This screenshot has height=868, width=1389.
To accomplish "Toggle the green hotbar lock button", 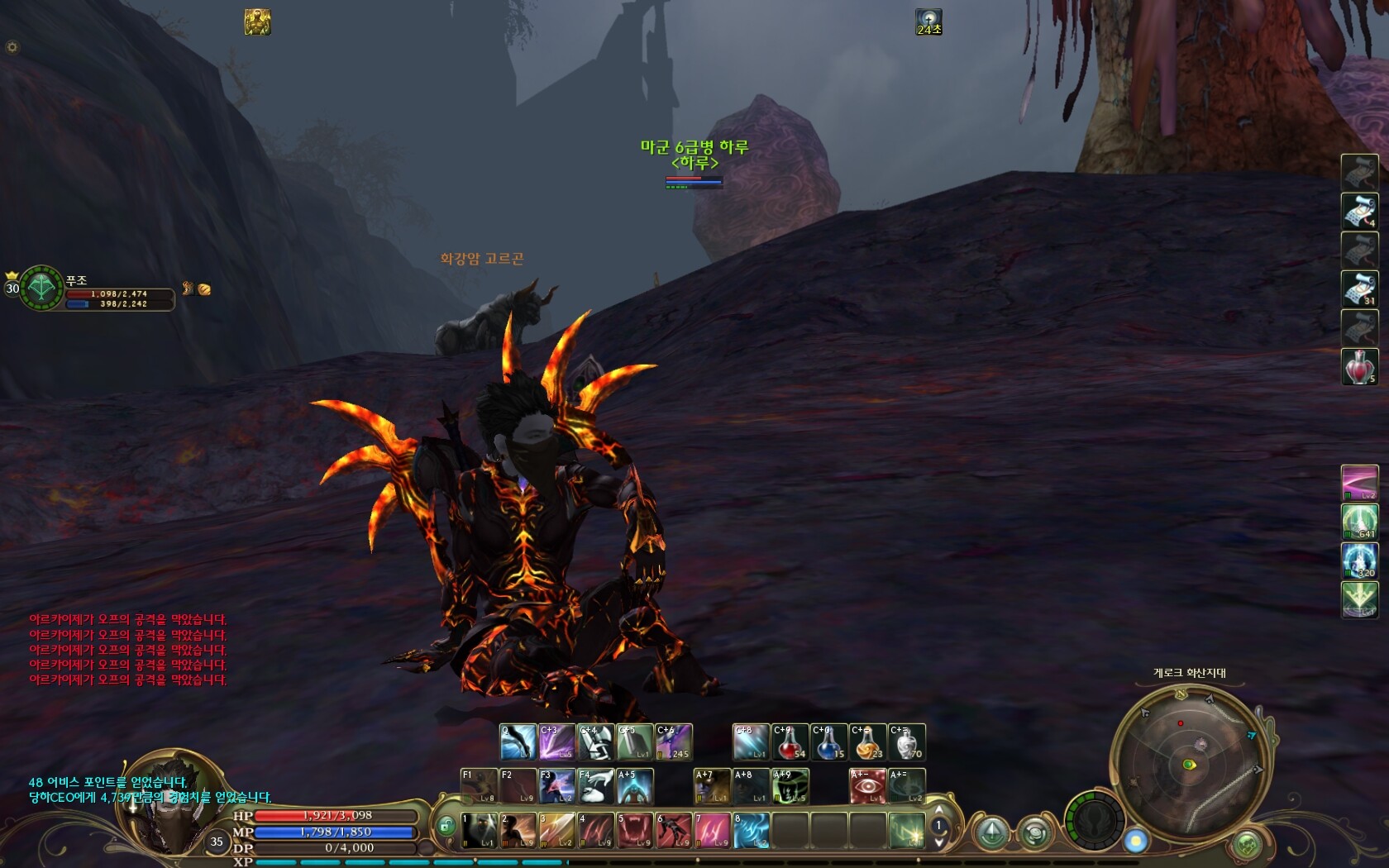I will (x=446, y=827).
